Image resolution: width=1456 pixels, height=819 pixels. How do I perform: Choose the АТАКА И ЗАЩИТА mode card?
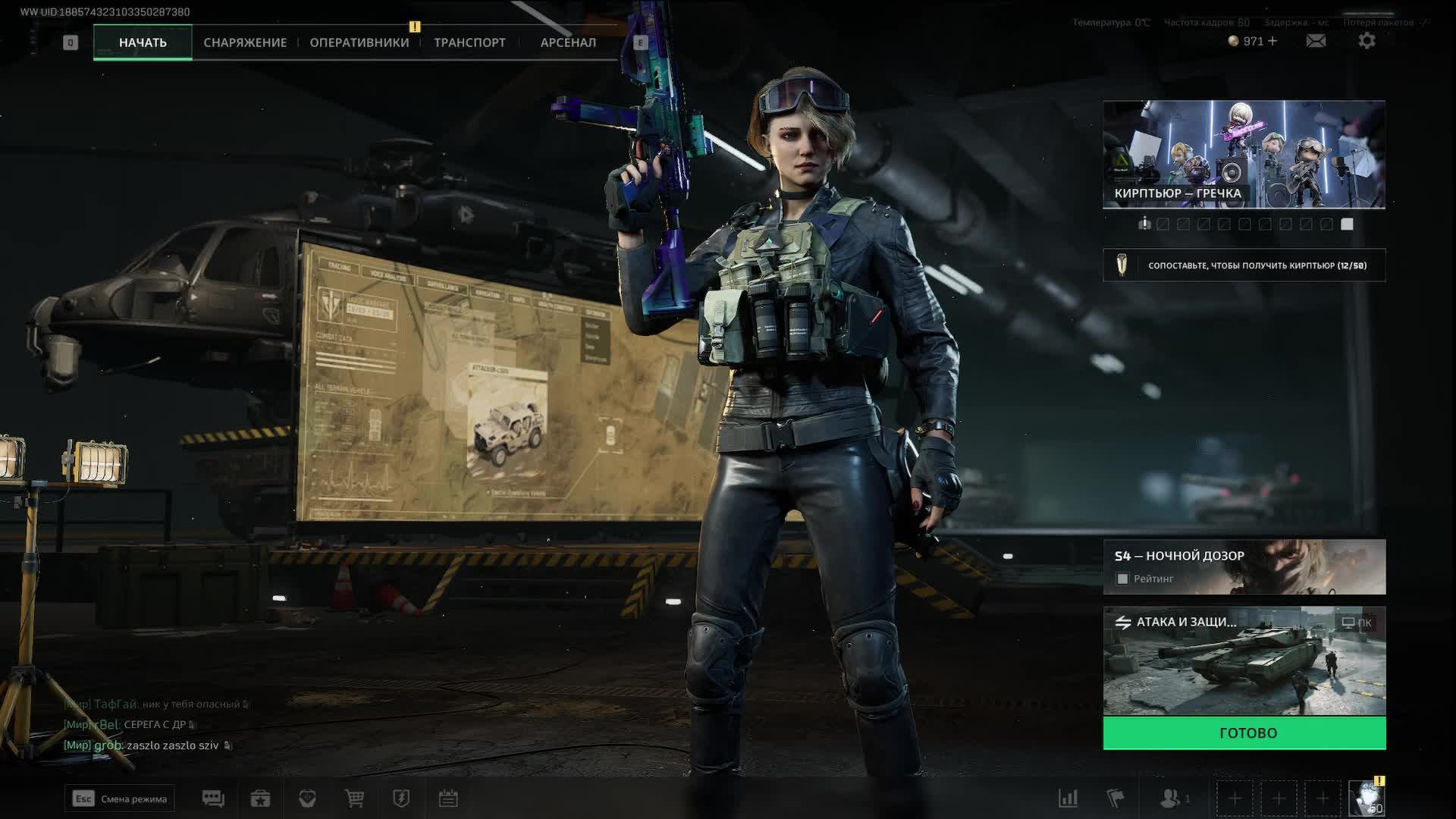click(1244, 661)
